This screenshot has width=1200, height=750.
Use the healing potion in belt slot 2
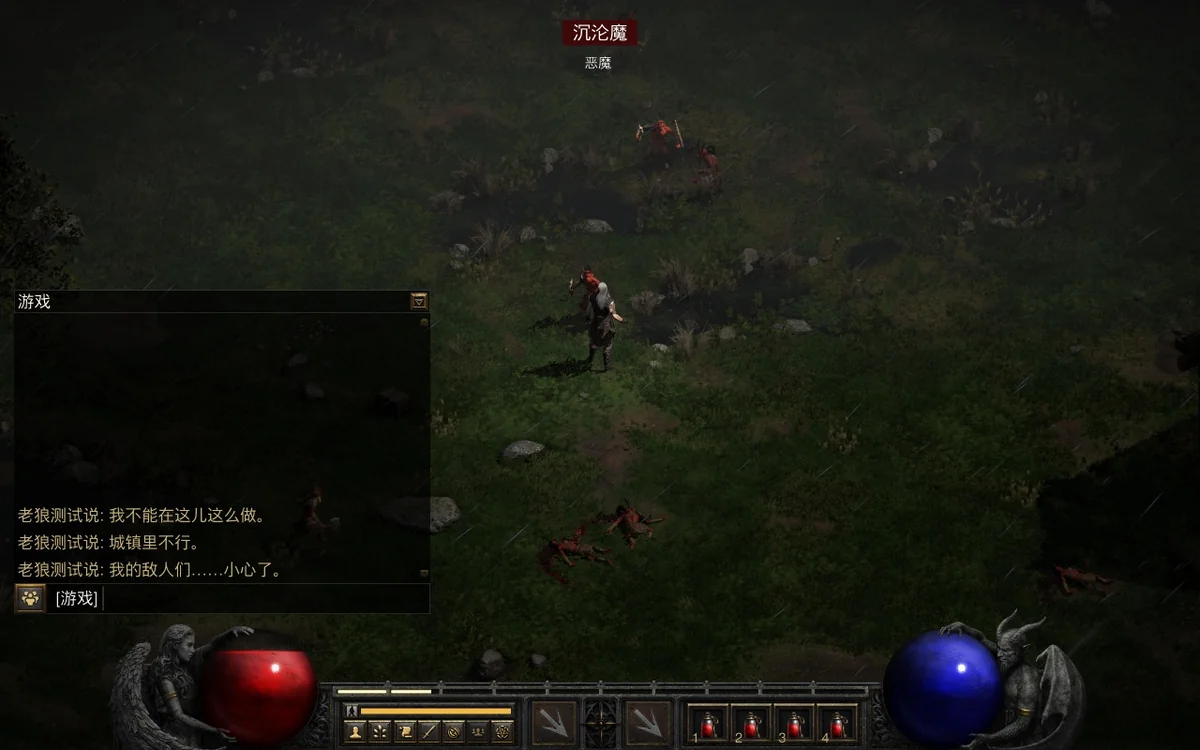752,723
